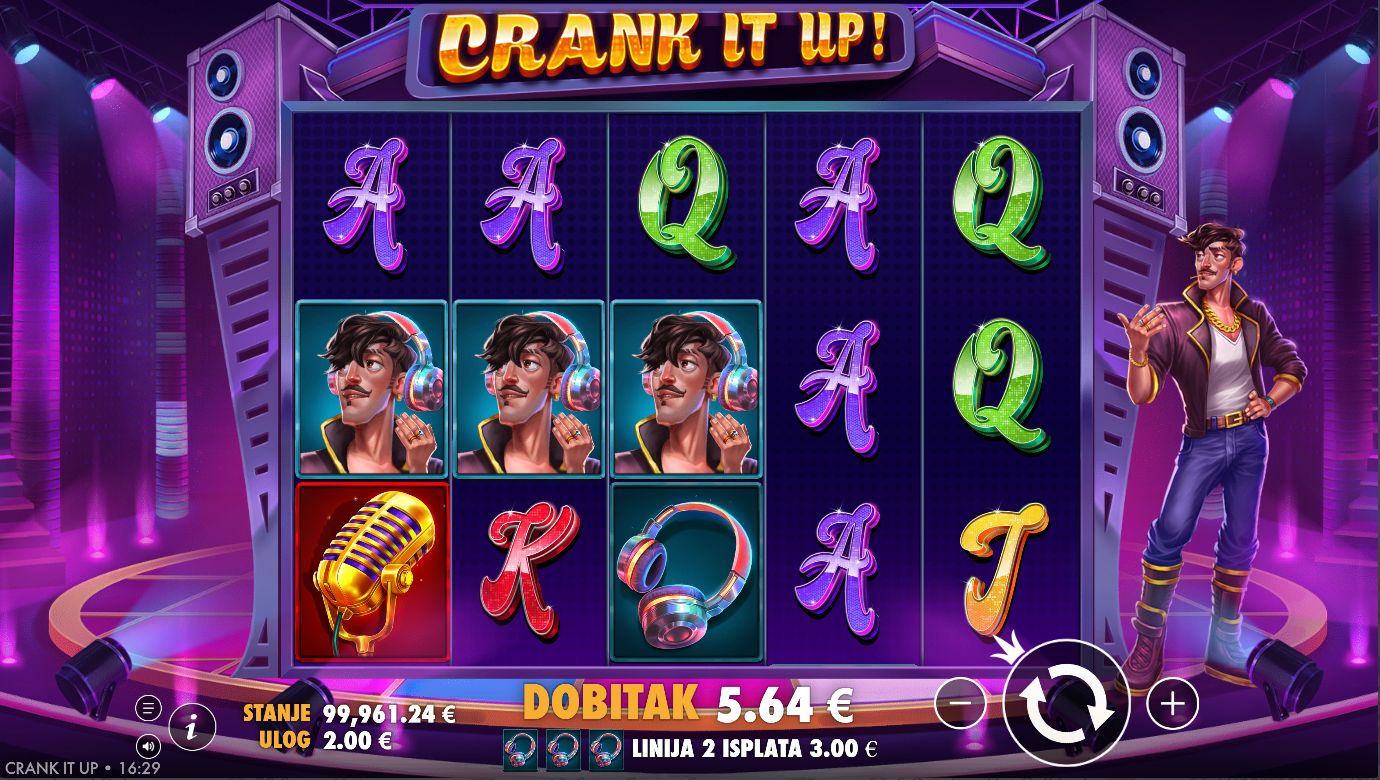
Task: Open the game info paytable
Action: point(192,727)
